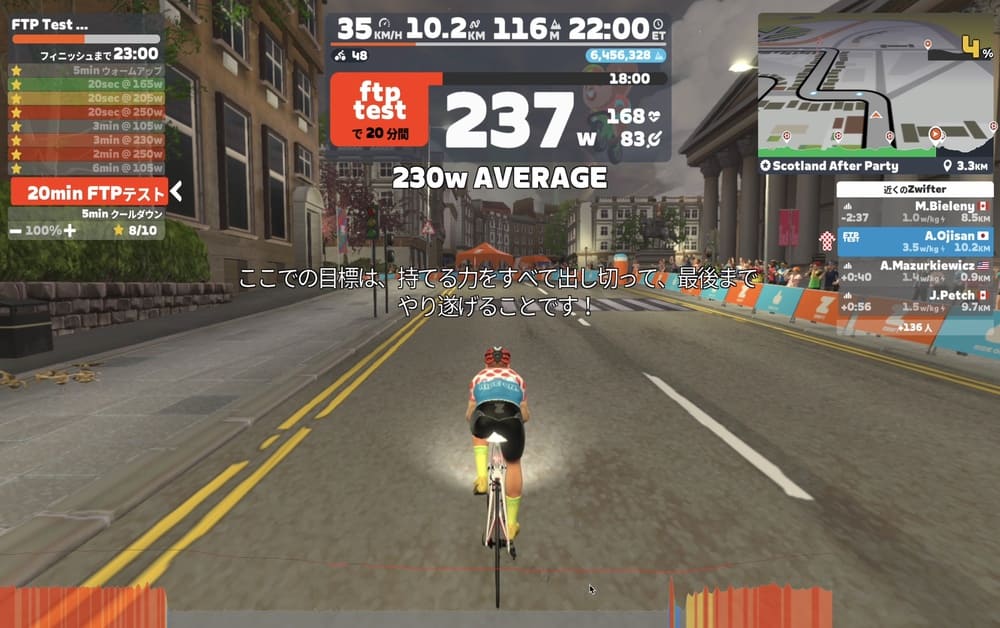The height and width of the screenshot is (628, 1000).
Task: Choose rider A.Mazurkiewicz from the nearby list
Action: point(914,271)
